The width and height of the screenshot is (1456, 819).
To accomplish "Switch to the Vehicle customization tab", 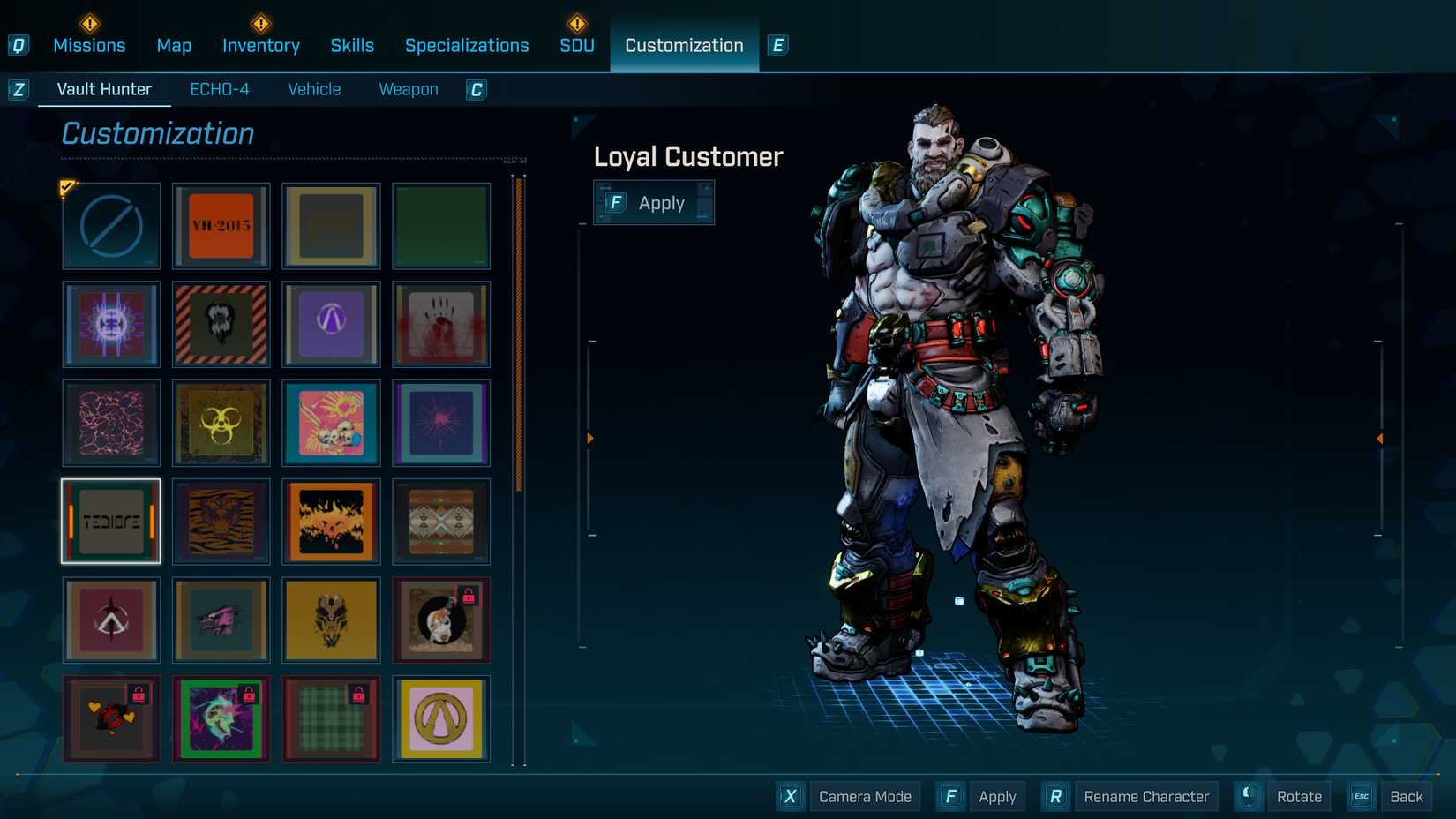I will pos(313,88).
